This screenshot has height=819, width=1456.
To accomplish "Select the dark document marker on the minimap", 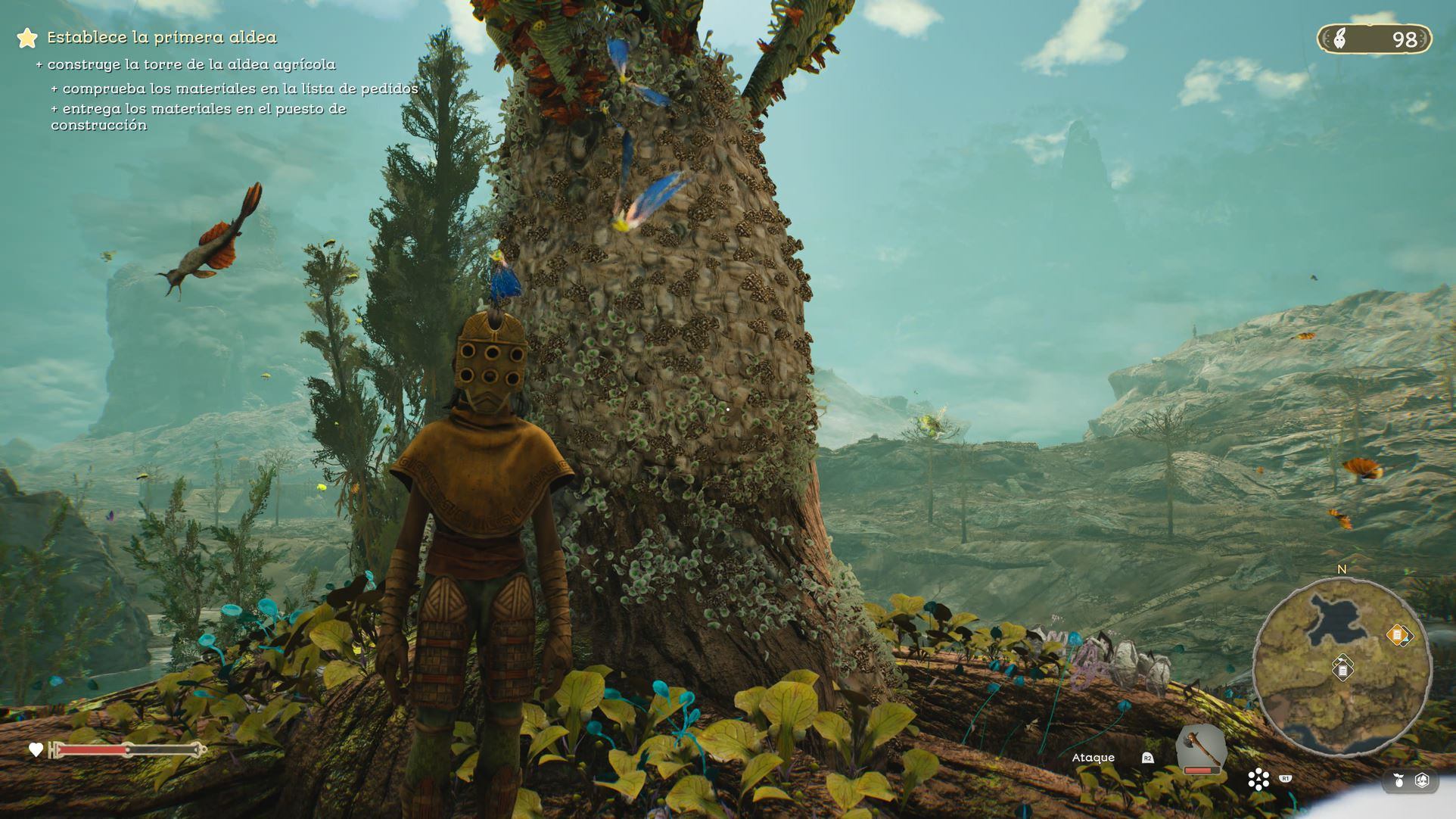I will point(1342,670).
